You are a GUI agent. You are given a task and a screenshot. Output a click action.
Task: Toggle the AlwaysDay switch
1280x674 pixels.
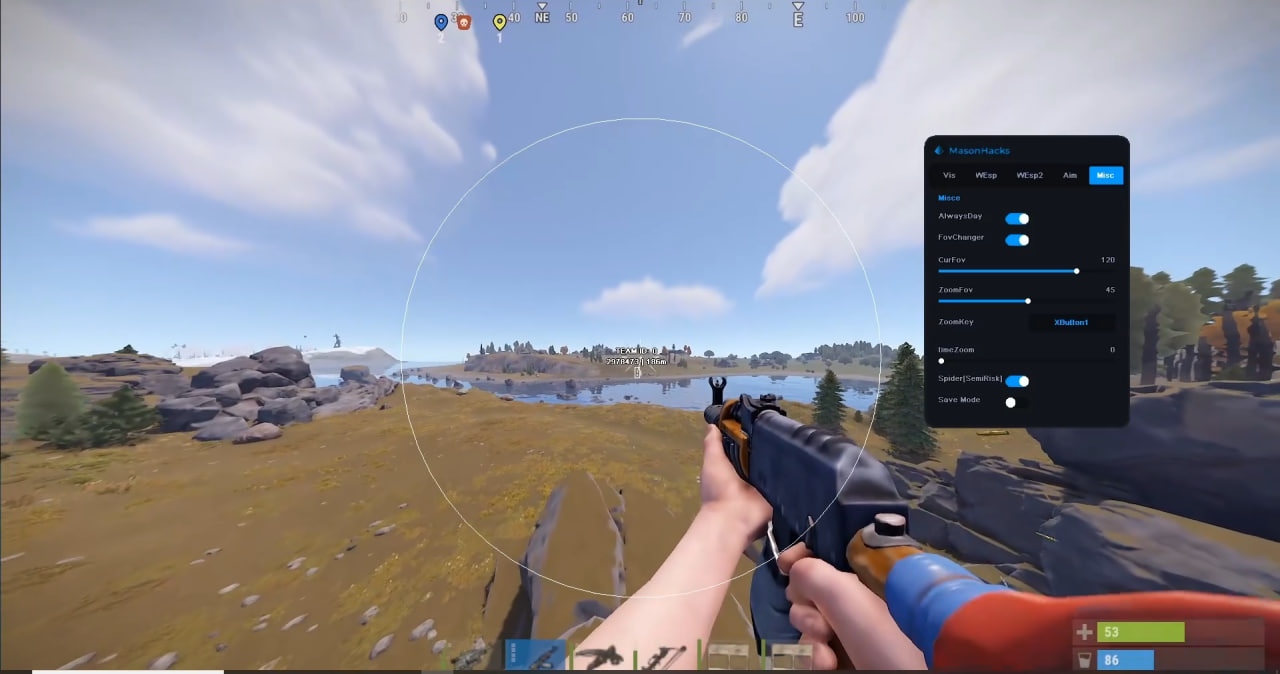pyautogui.click(x=1017, y=218)
